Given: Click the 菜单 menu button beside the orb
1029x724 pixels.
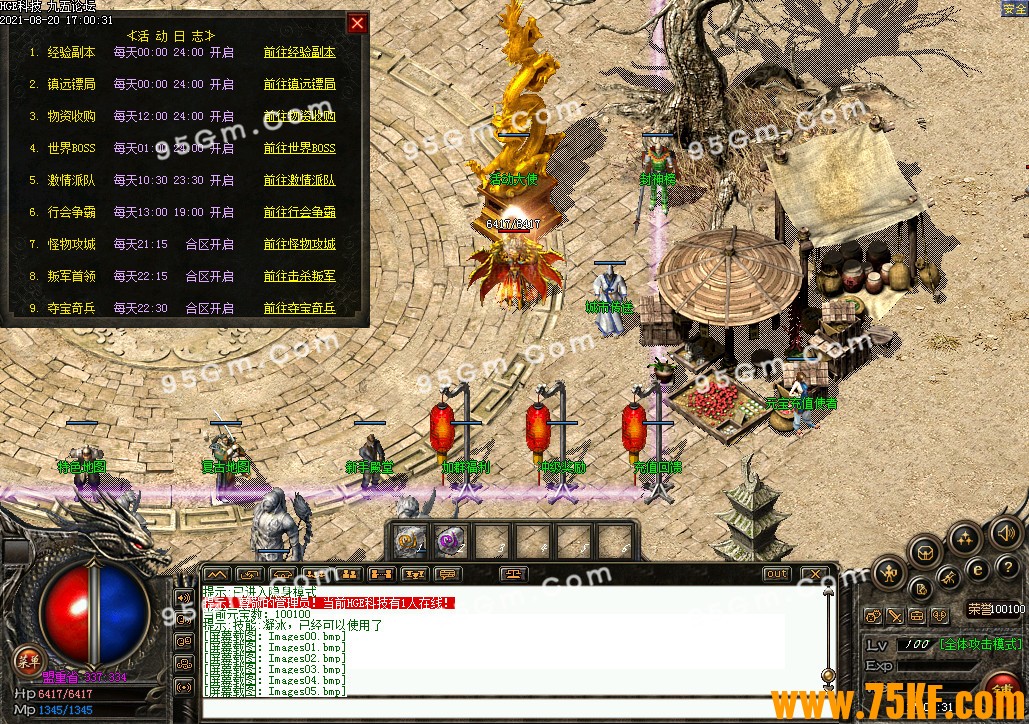Looking at the screenshot, I should pyautogui.click(x=28, y=659).
